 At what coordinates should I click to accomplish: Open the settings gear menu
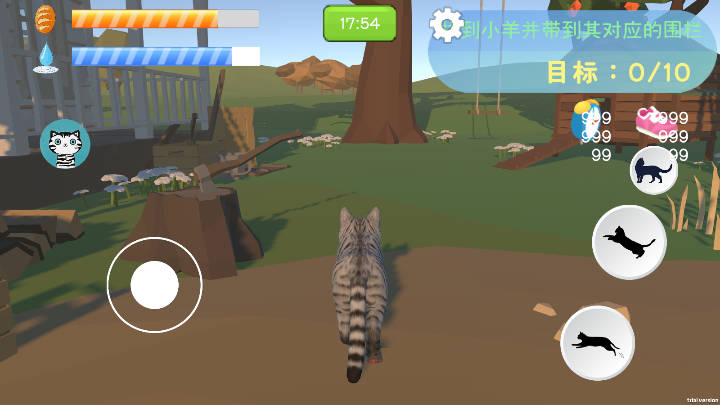click(446, 24)
